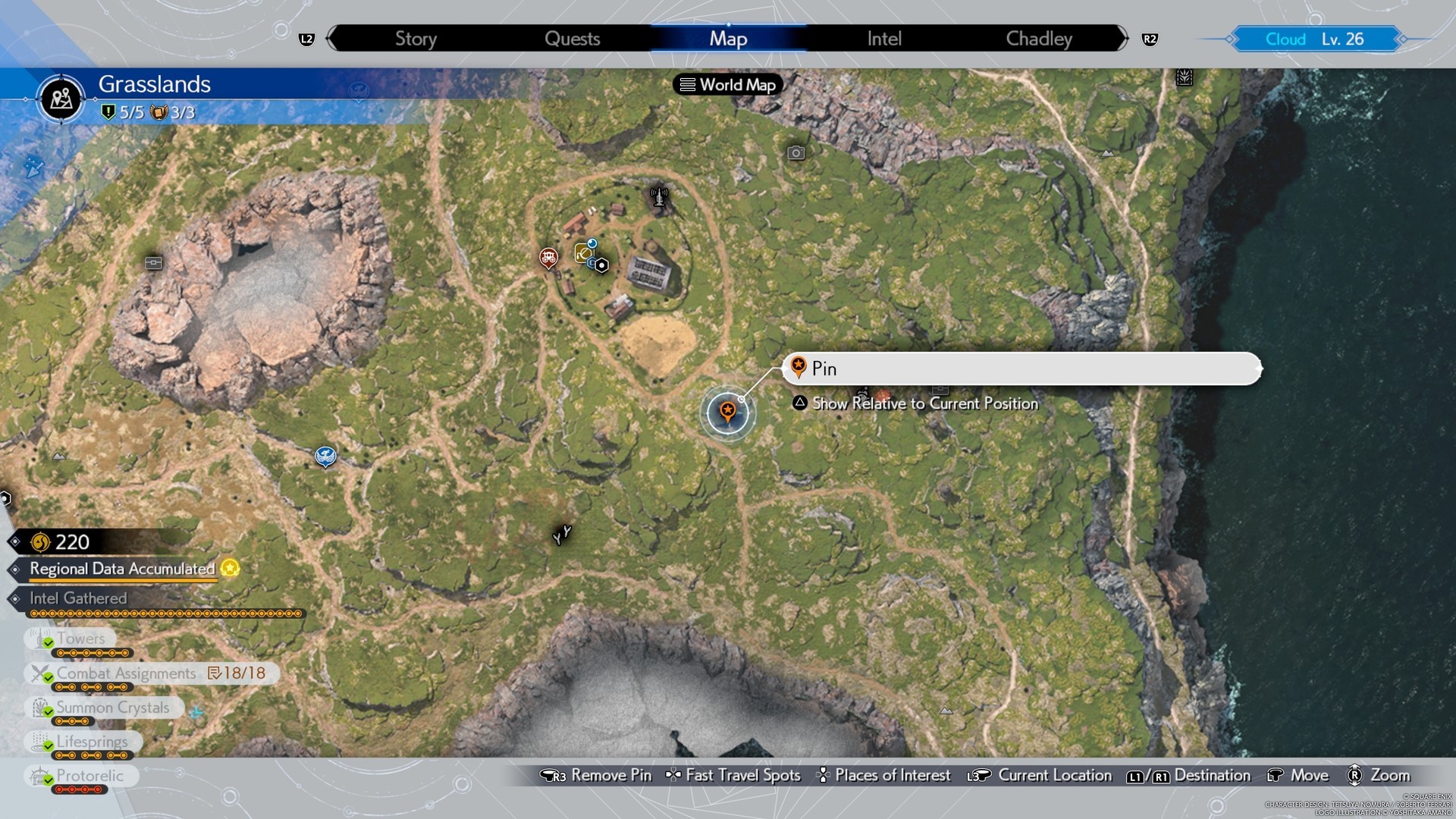The width and height of the screenshot is (1456, 819).
Task: Select the Pin label tooltip
Action: point(1020,369)
